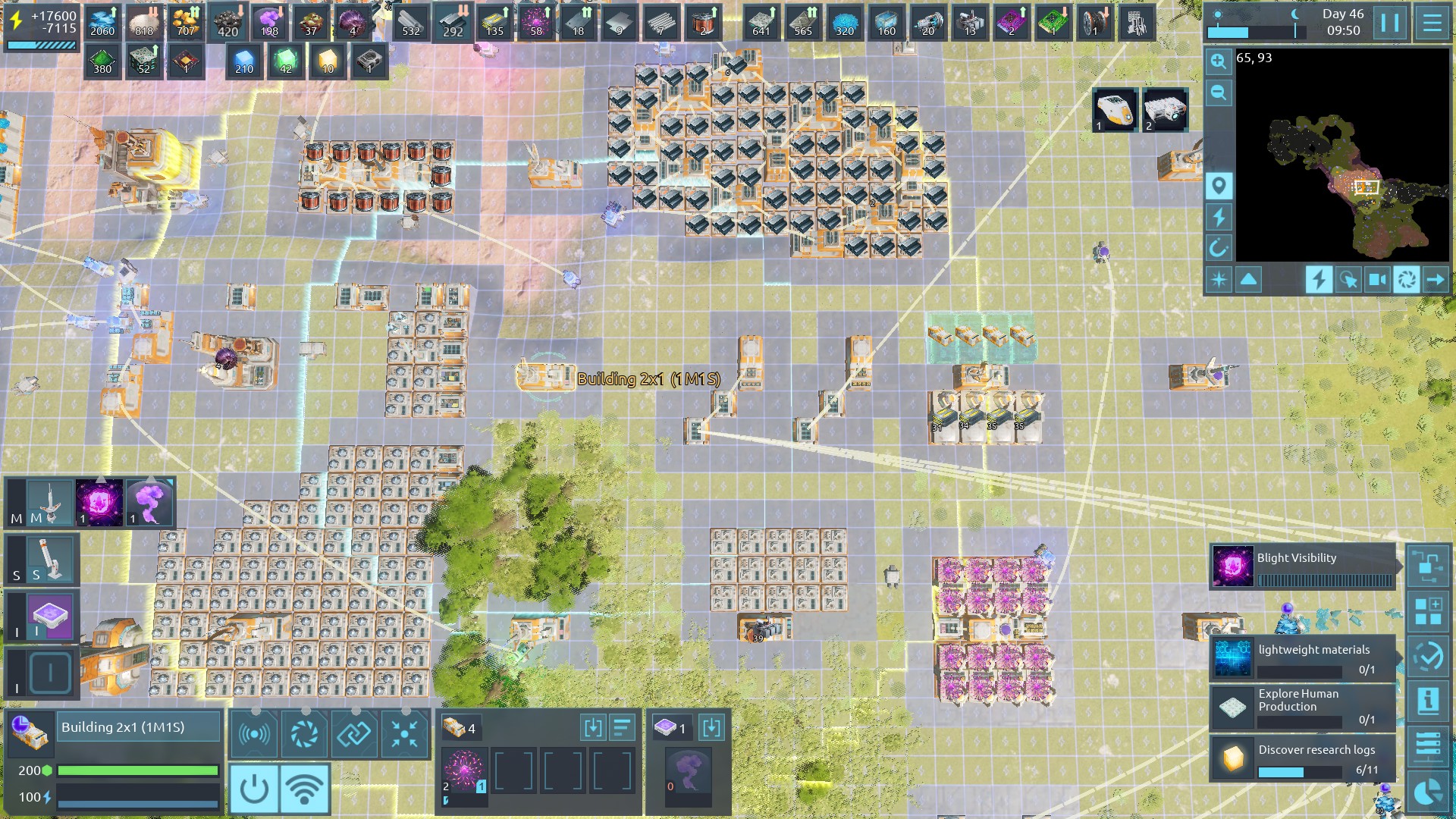
Task: View the Discover research logs objective
Action: [x=1302, y=758]
